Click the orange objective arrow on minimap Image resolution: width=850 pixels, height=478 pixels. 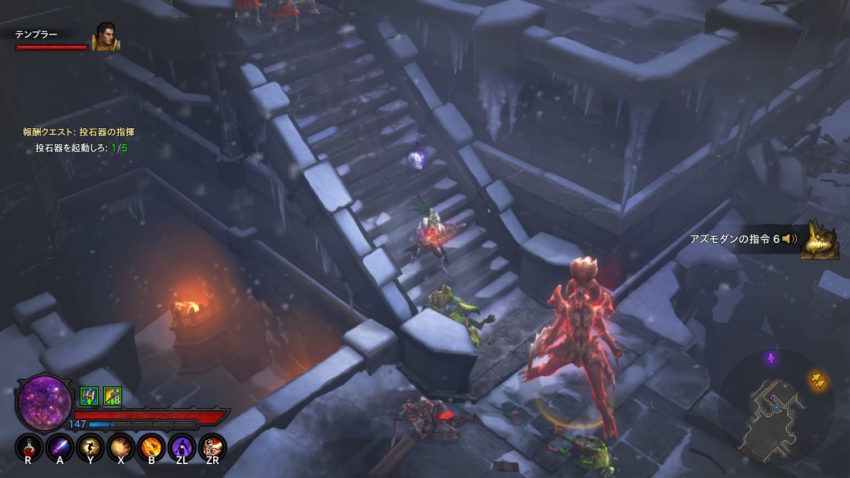(816, 380)
